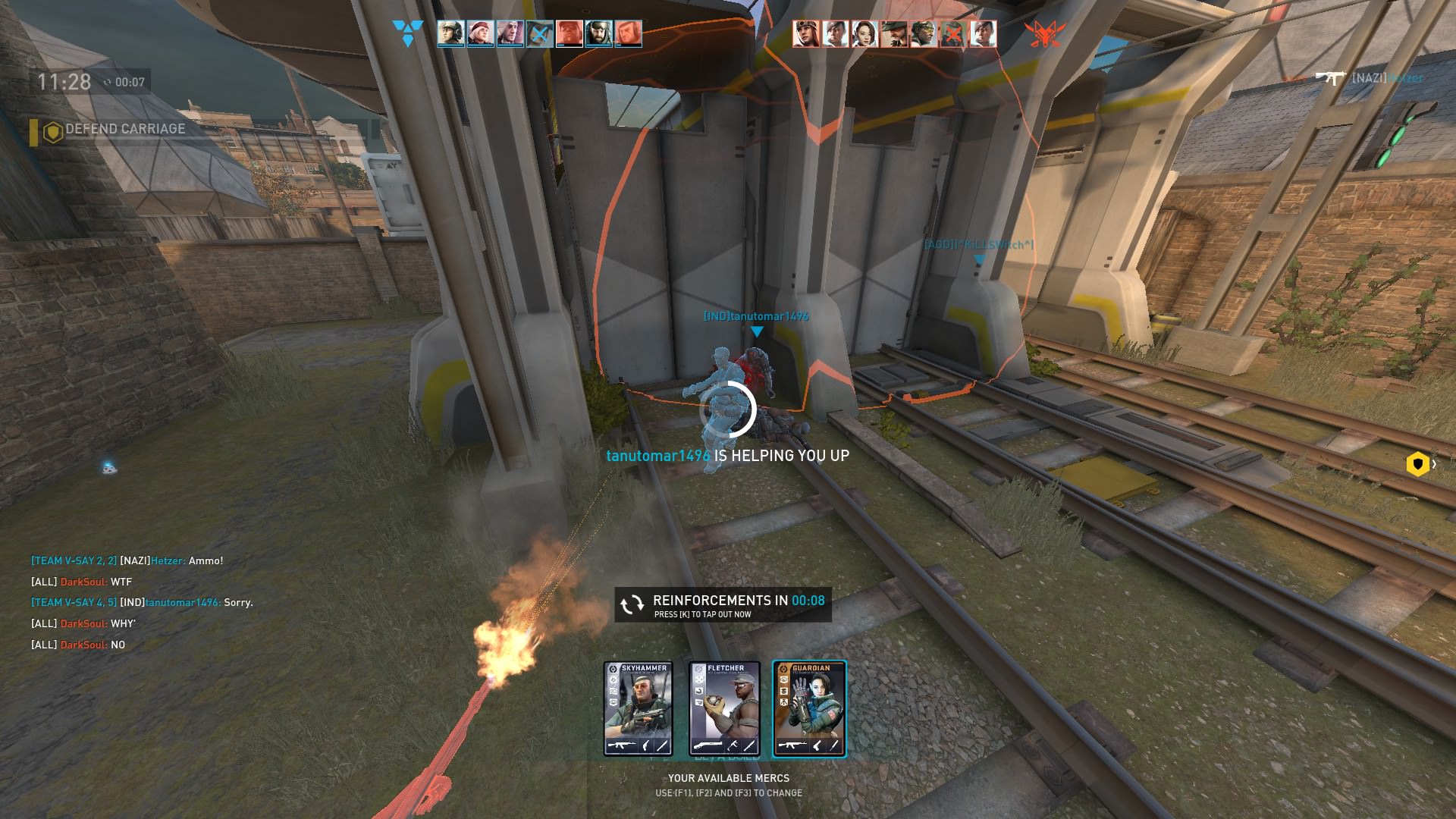Click the red team emblem

pyautogui.click(x=1044, y=33)
